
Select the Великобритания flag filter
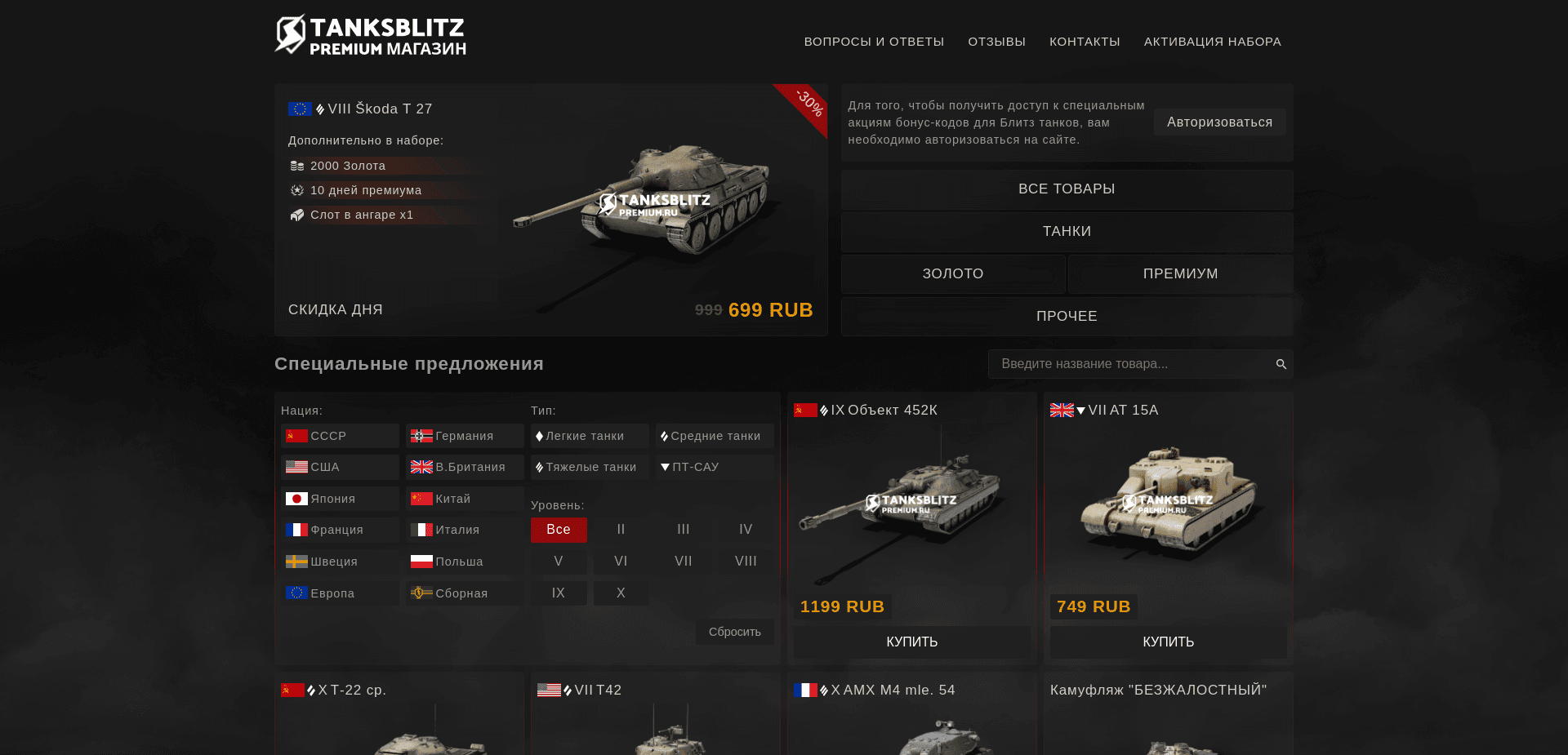point(421,467)
